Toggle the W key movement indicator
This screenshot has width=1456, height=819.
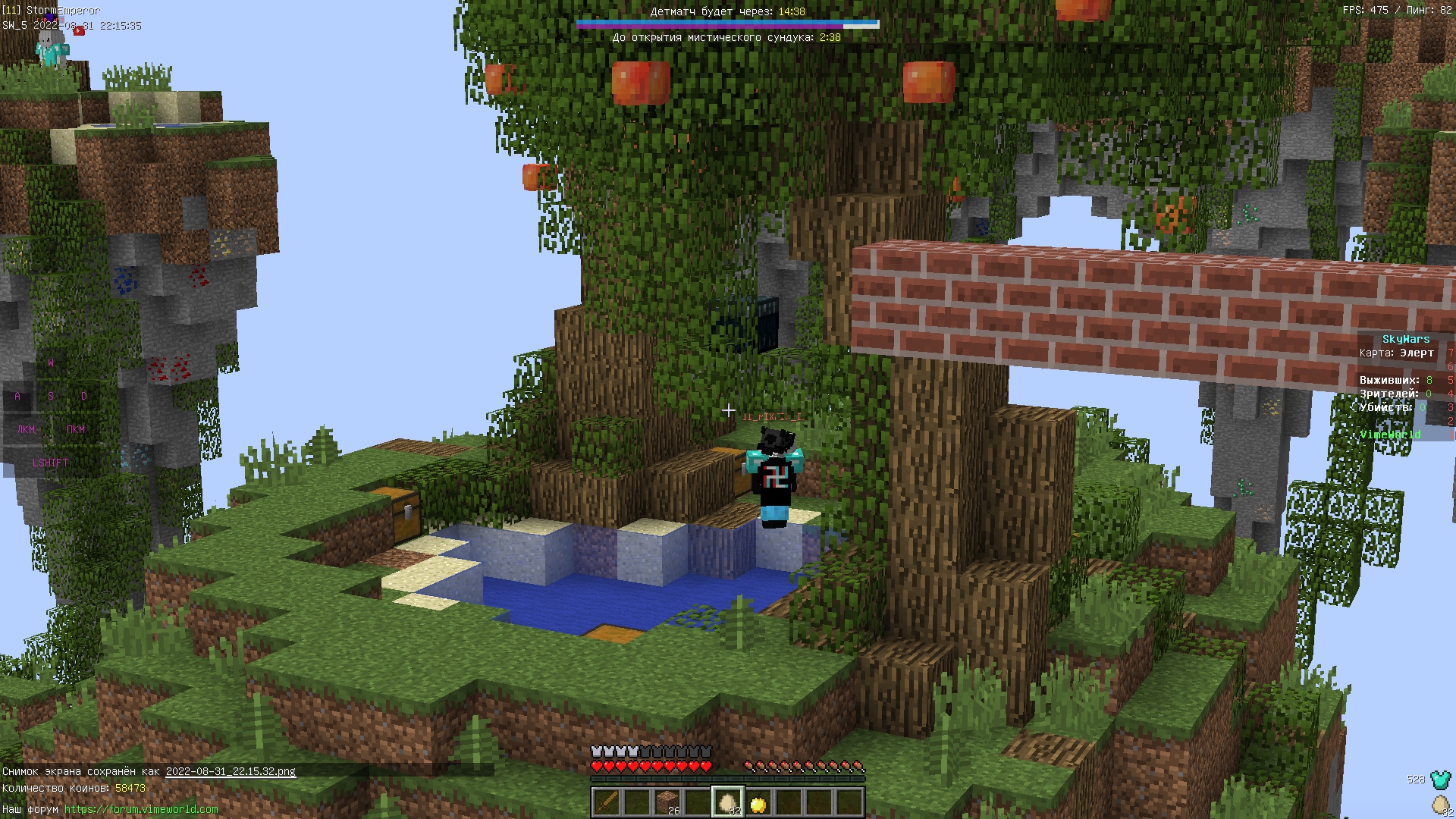[x=50, y=362]
